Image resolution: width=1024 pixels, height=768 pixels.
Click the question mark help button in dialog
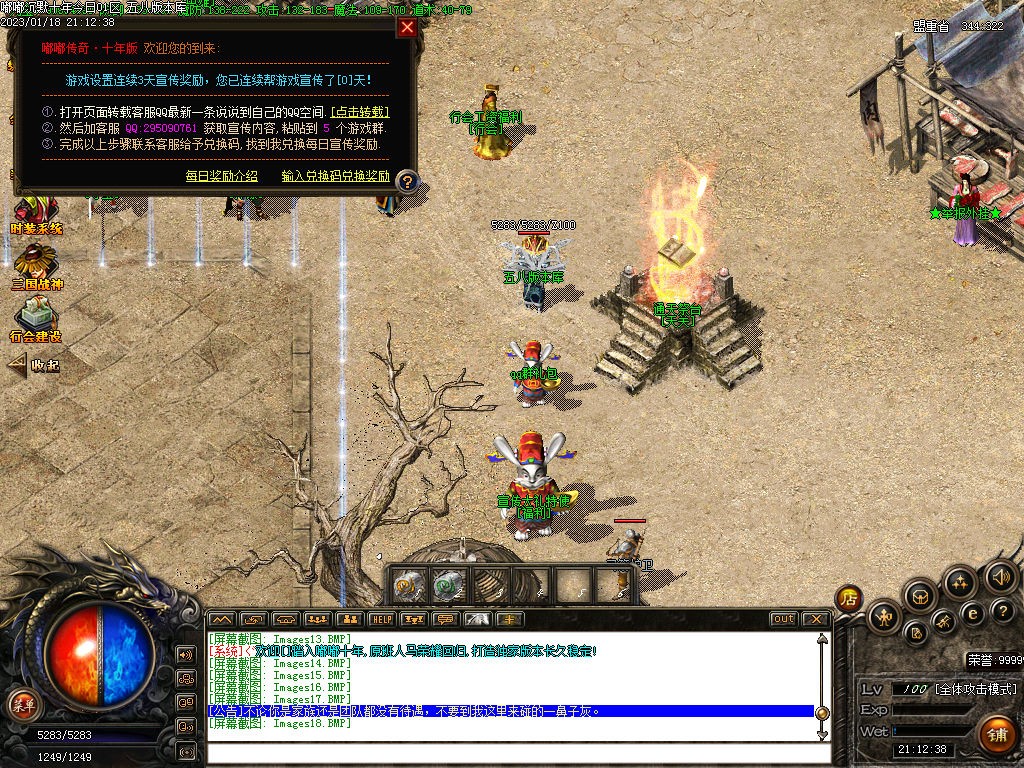[407, 182]
